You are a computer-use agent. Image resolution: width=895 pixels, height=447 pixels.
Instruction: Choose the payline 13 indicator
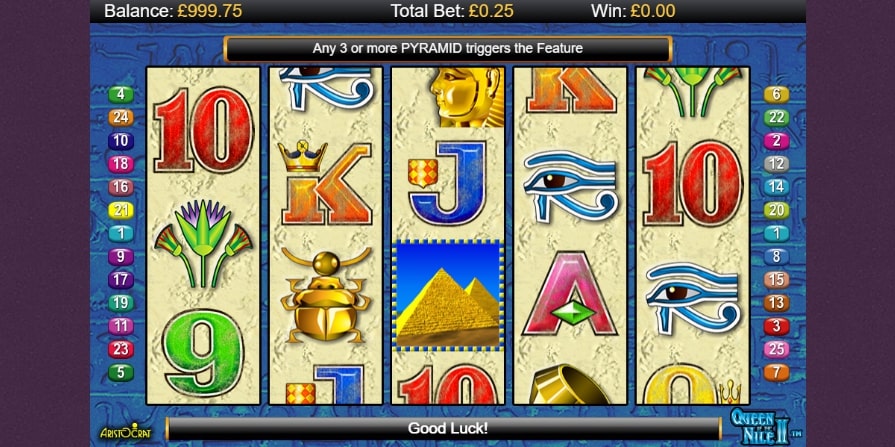[x=776, y=303]
